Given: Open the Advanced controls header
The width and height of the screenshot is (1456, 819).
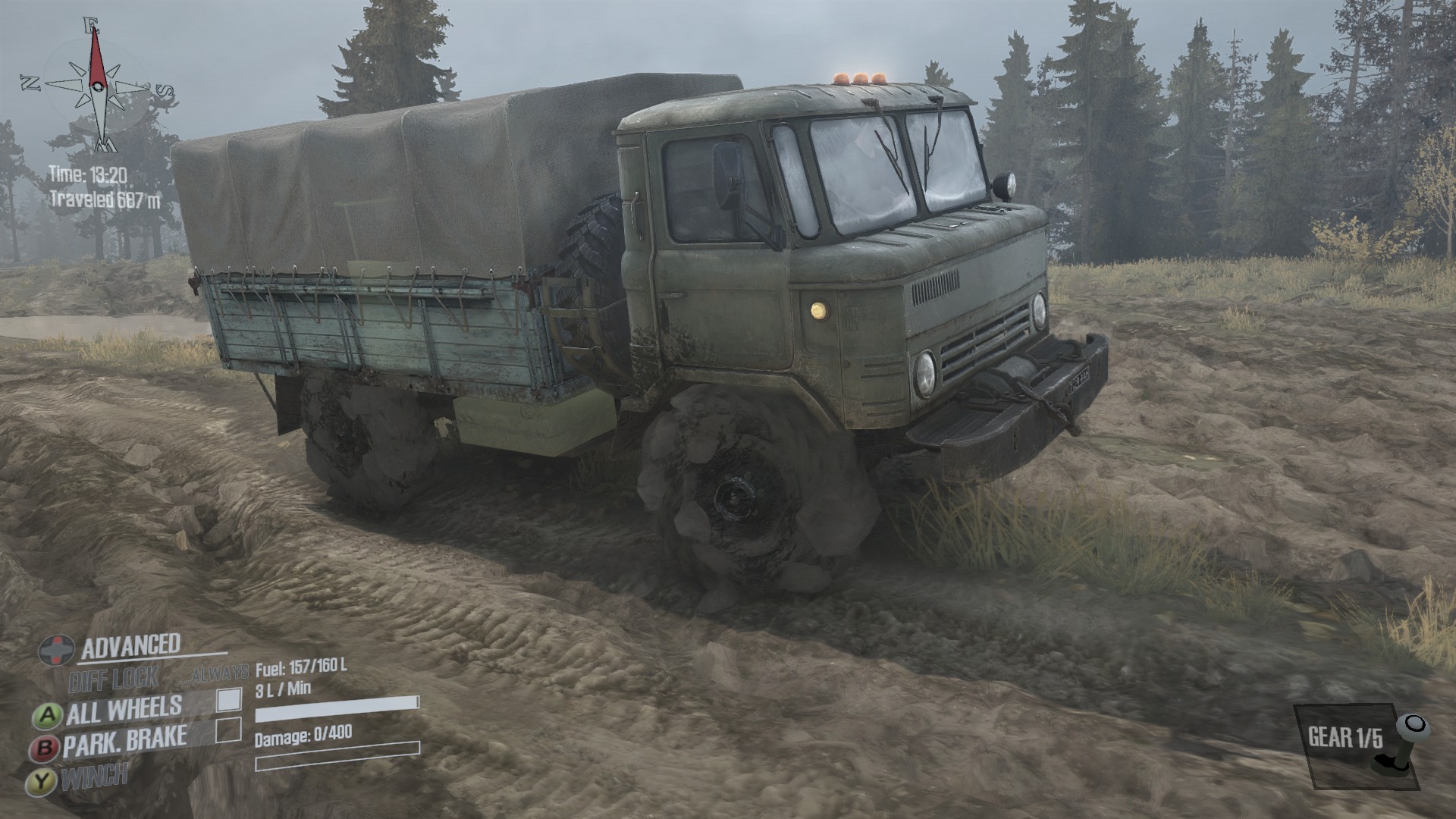Looking at the screenshot, I should (130, 646).
